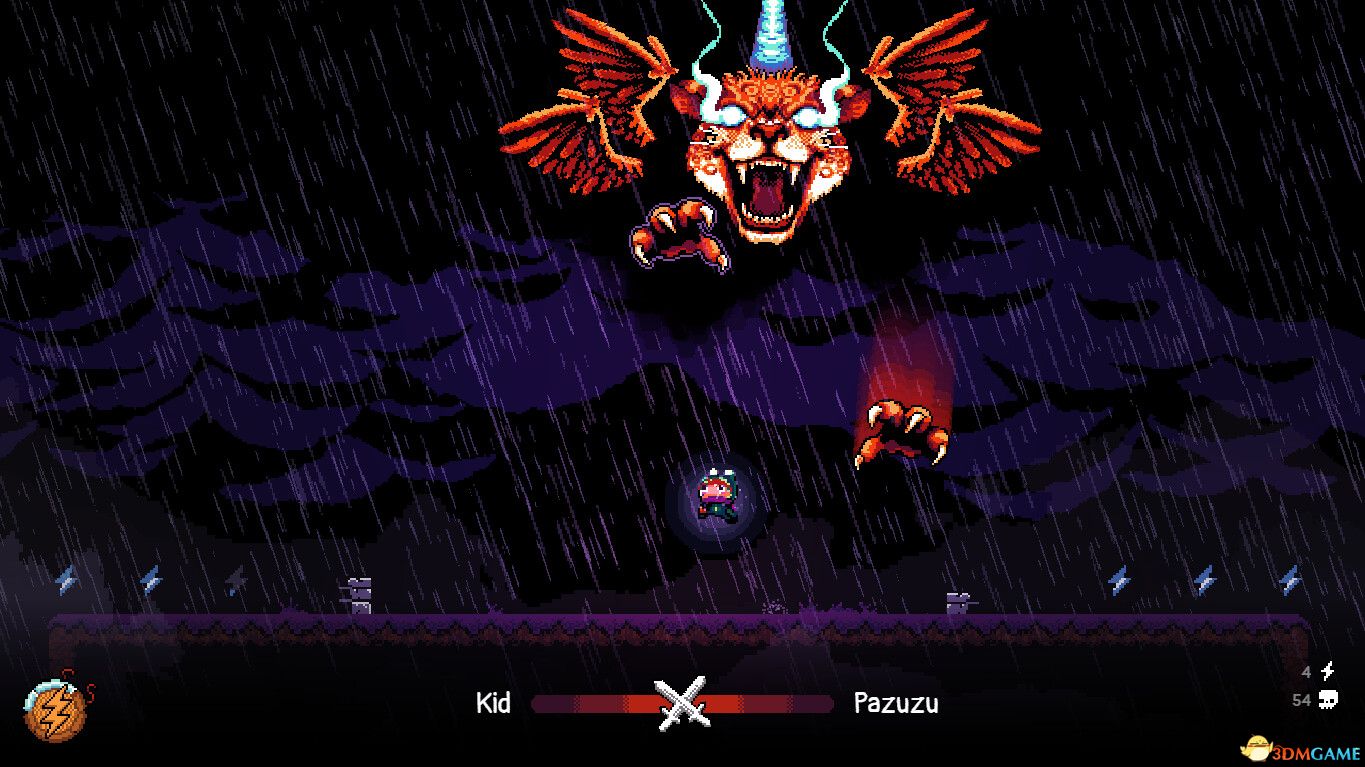
Task: Click the Pazuzu name label
Action: point(897,704)
